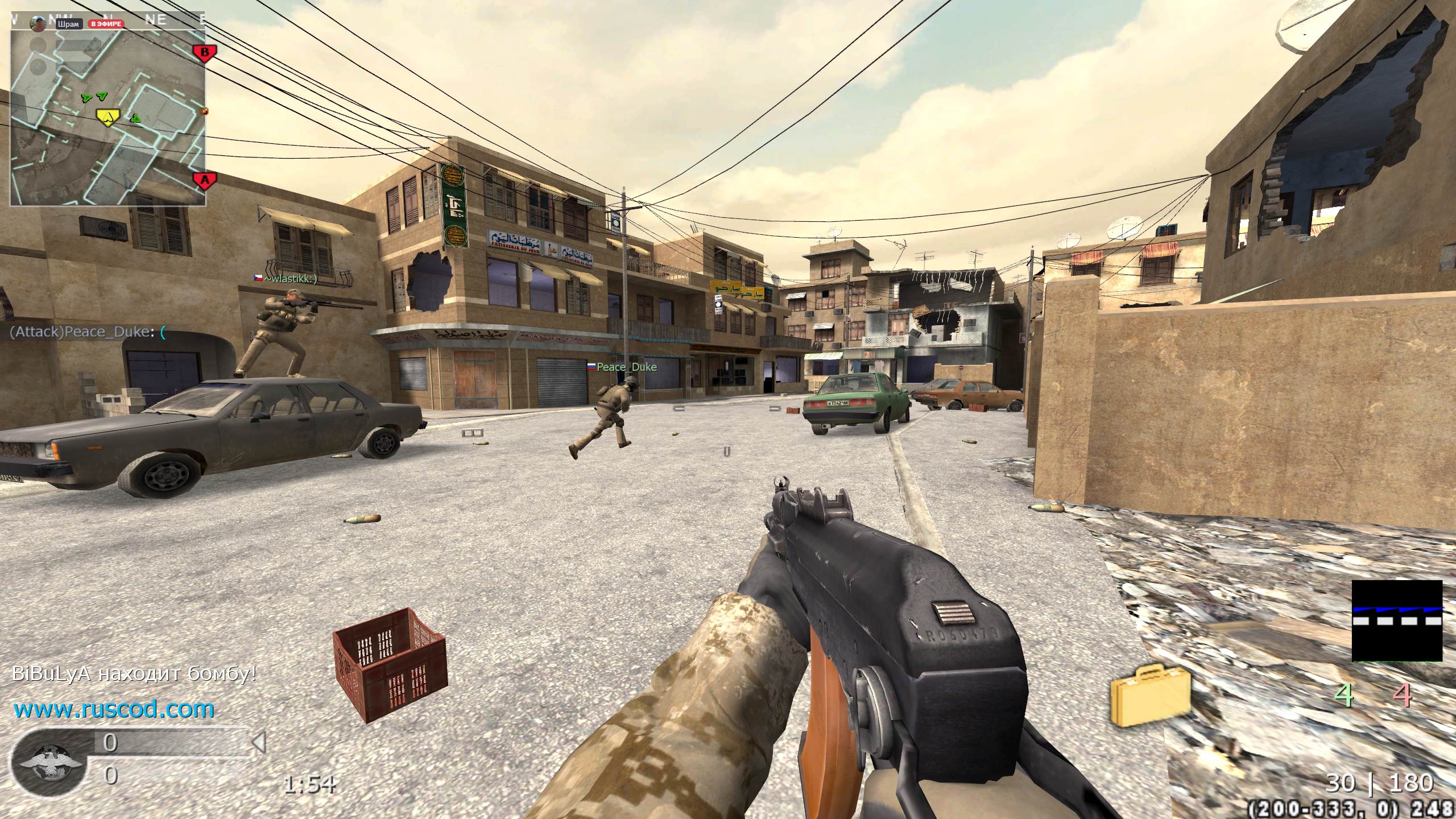Click the yellow player arrow on minimap
Viewport: 1456px width, 819px height.
(107, 117)
